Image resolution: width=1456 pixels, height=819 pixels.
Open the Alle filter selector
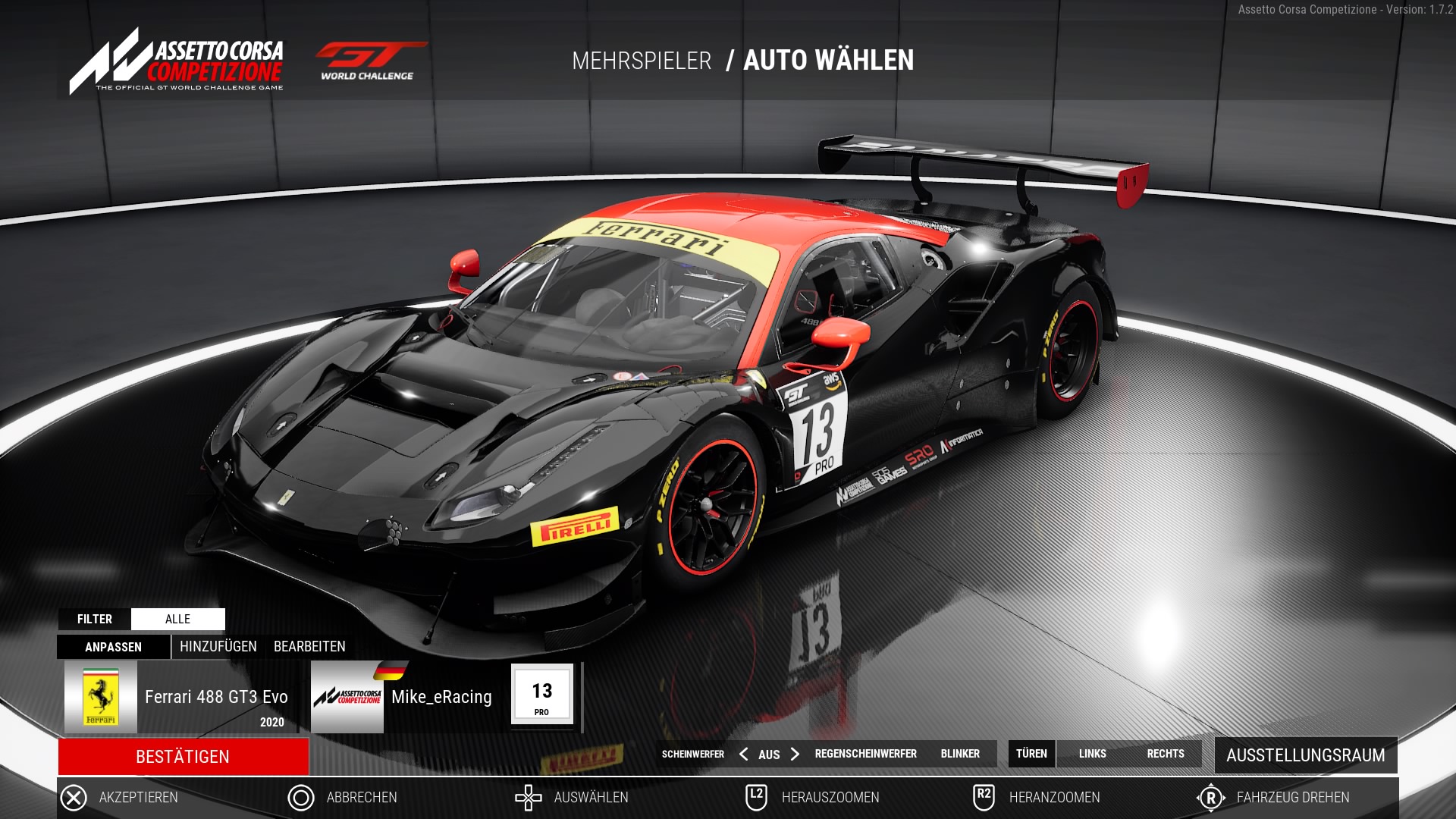tap(177, 619)
